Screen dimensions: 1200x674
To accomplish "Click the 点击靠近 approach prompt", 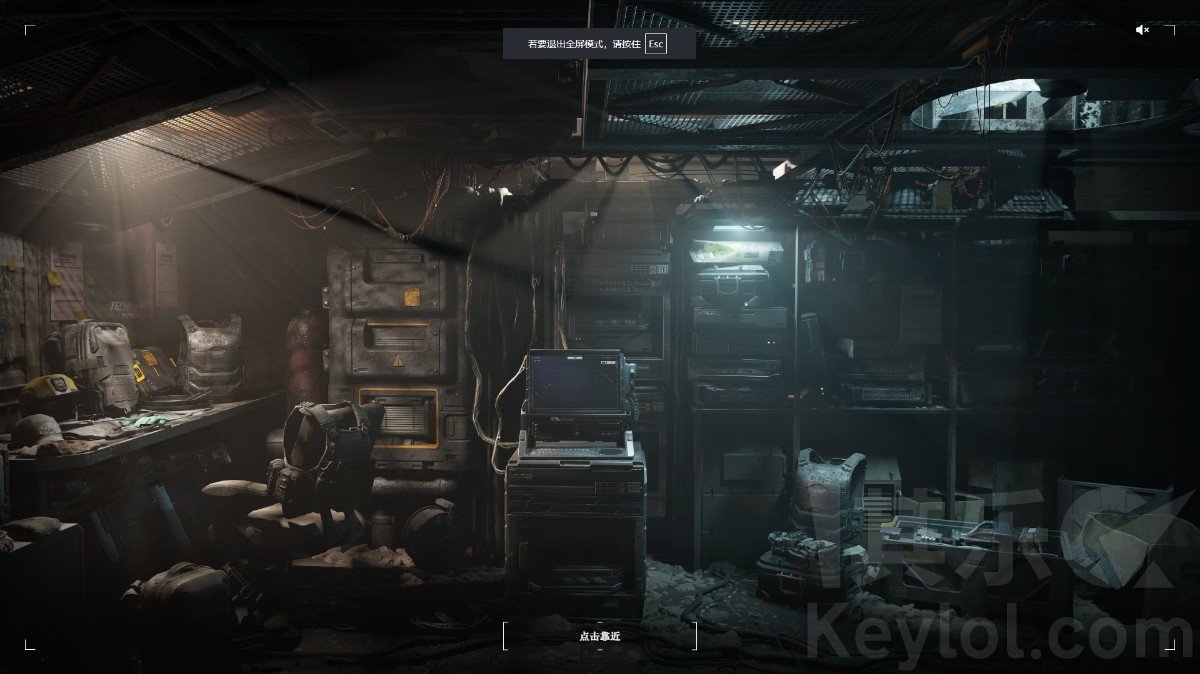I will pos(599,636).
